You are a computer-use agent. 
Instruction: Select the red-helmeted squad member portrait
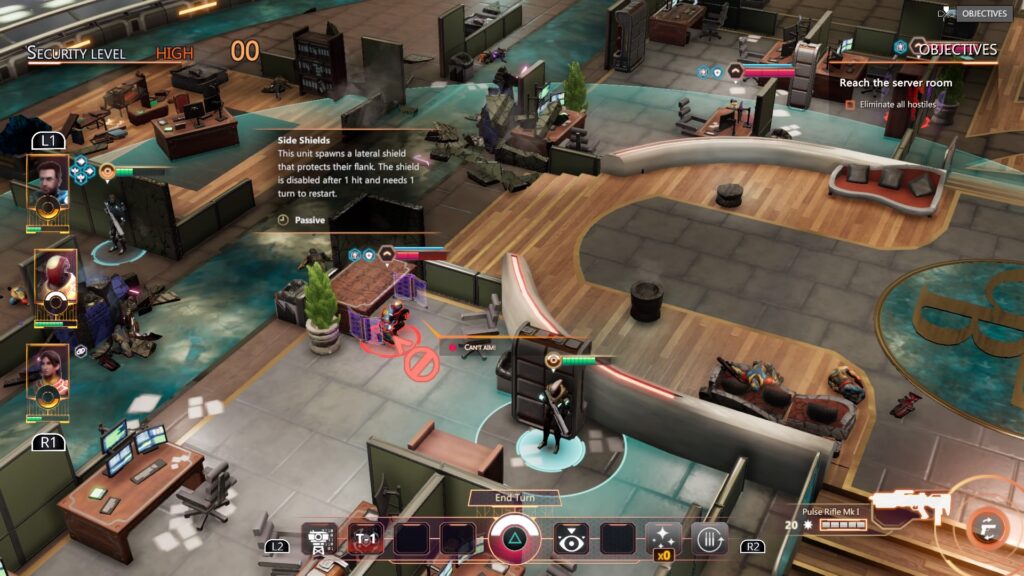coord(54,276)
